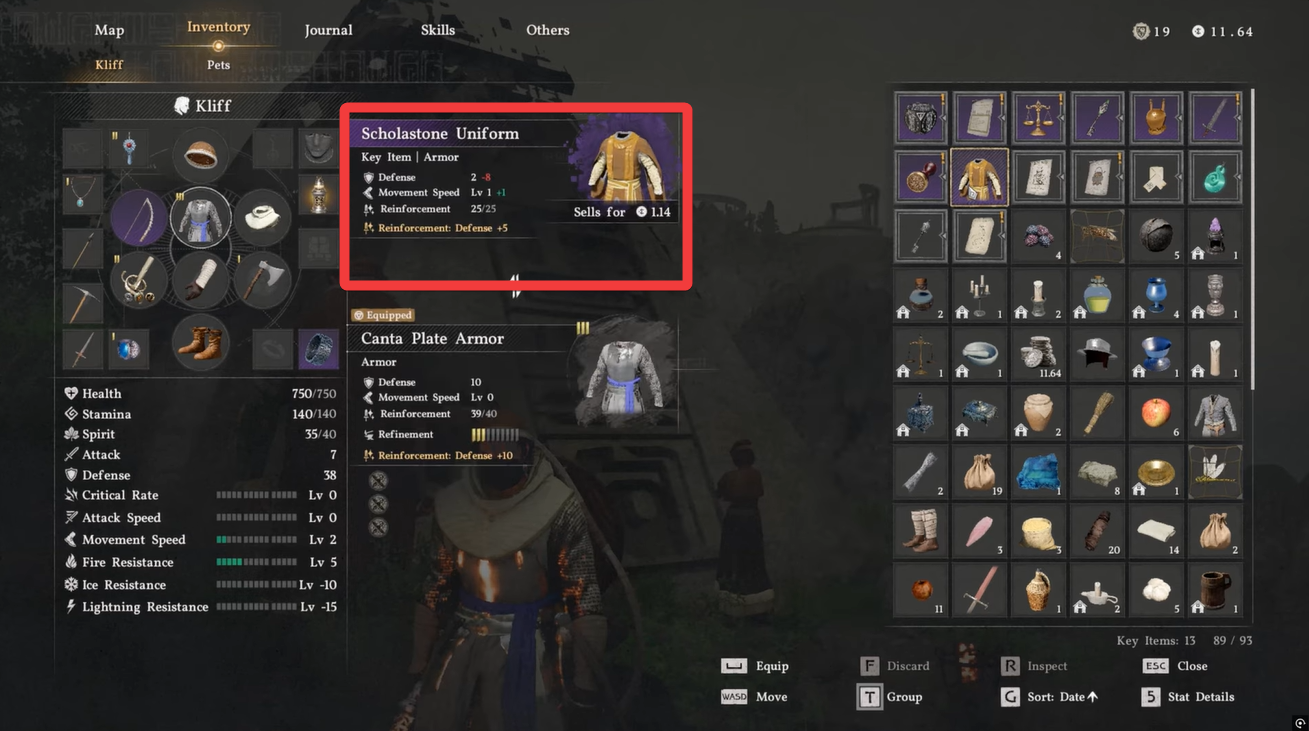Click the highlighted Scholastone Uniform item icon
The height and width of the screenshot is (731, 1309).
[979, 177]
